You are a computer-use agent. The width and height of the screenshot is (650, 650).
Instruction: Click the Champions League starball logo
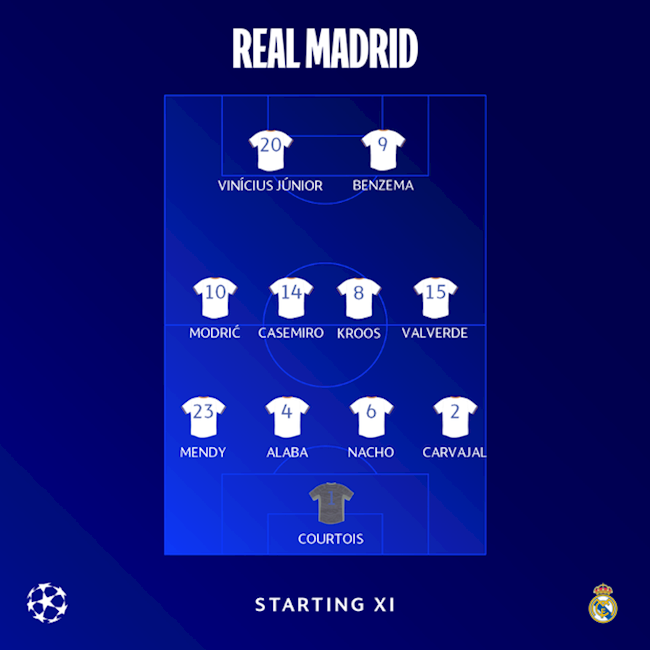click(x=47, y=603)
